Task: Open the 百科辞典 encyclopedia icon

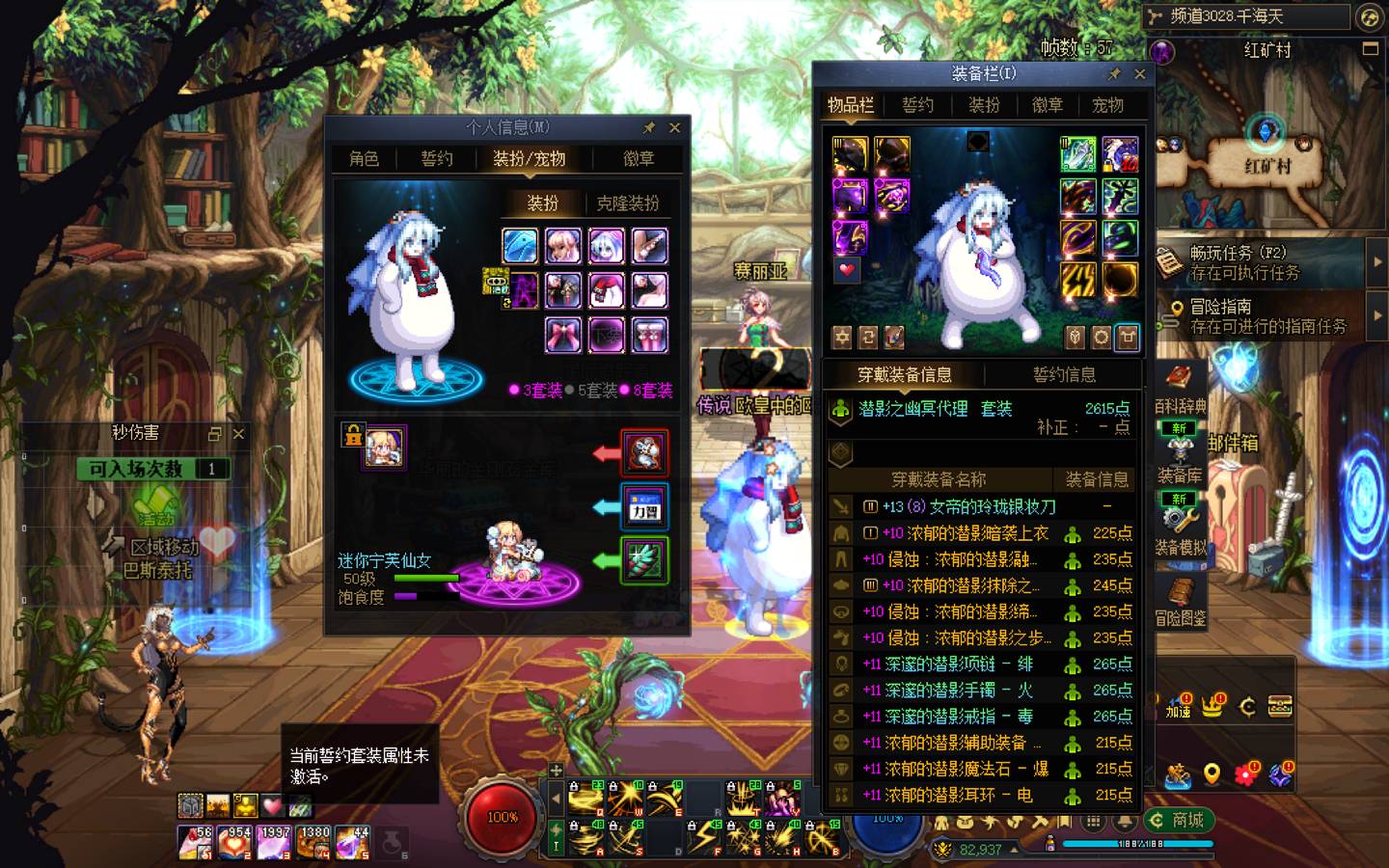Action: (x=1179, y=386)
